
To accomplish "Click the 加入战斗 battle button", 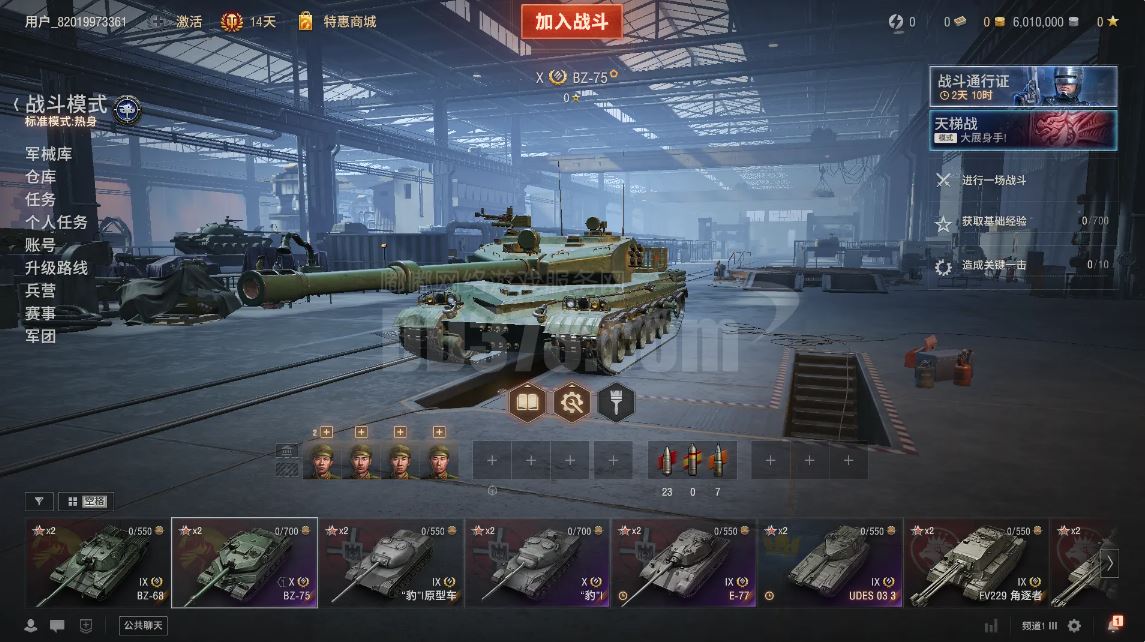I will (x=571, y=22).
